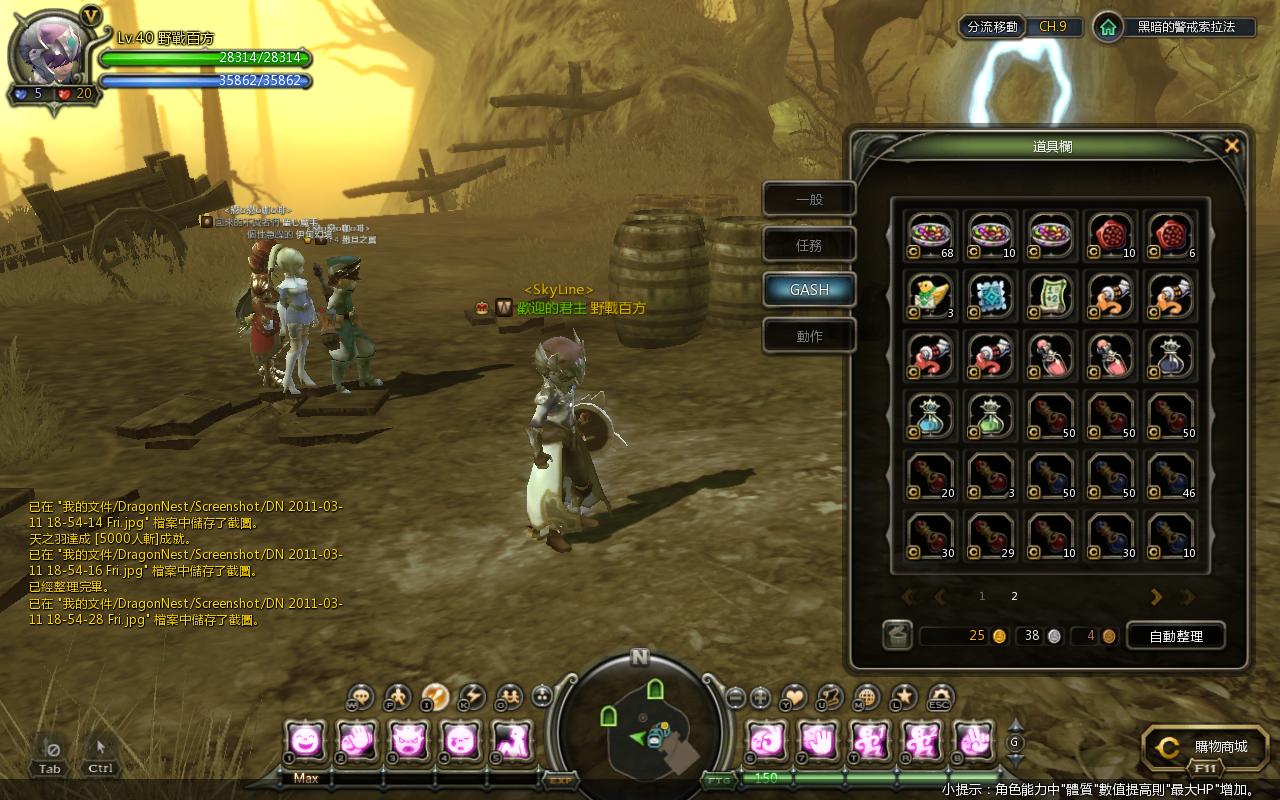Viewport: 1280px width, 800px height.
Task: Click the 自動整理 auto-sort button
Action: coord(1175,636)
